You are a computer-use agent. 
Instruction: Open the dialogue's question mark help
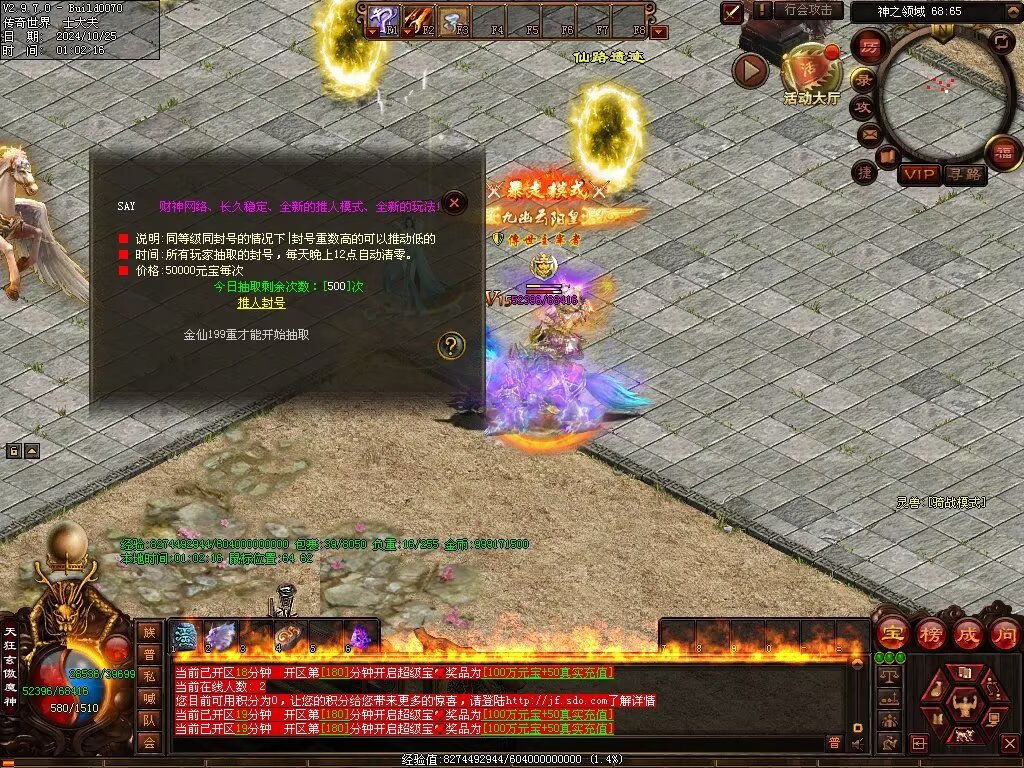pyautogui.click(x=452, y=346)
